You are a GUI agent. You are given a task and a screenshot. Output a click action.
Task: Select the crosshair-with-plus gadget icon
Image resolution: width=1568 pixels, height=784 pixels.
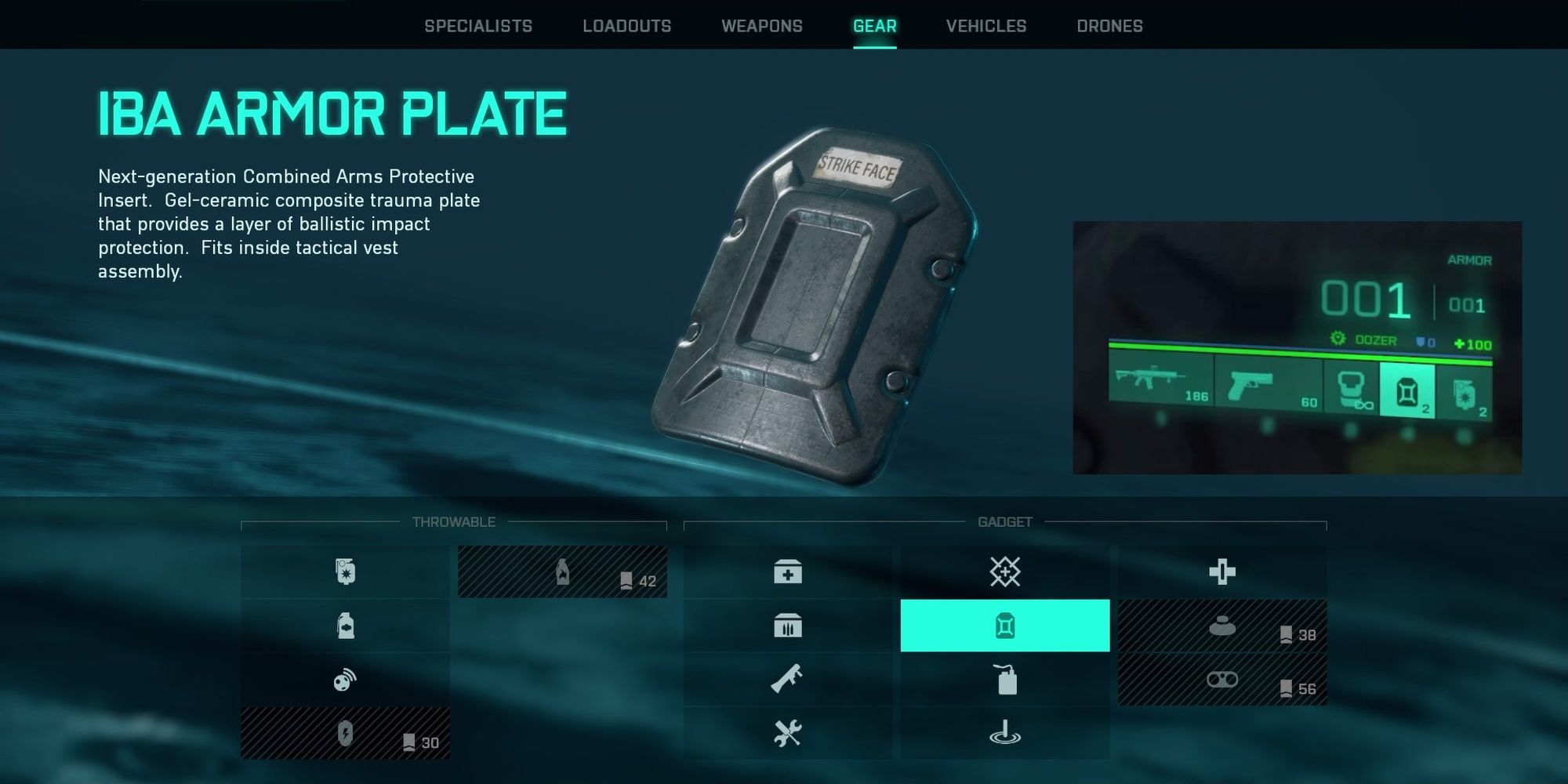(1006, 572)
